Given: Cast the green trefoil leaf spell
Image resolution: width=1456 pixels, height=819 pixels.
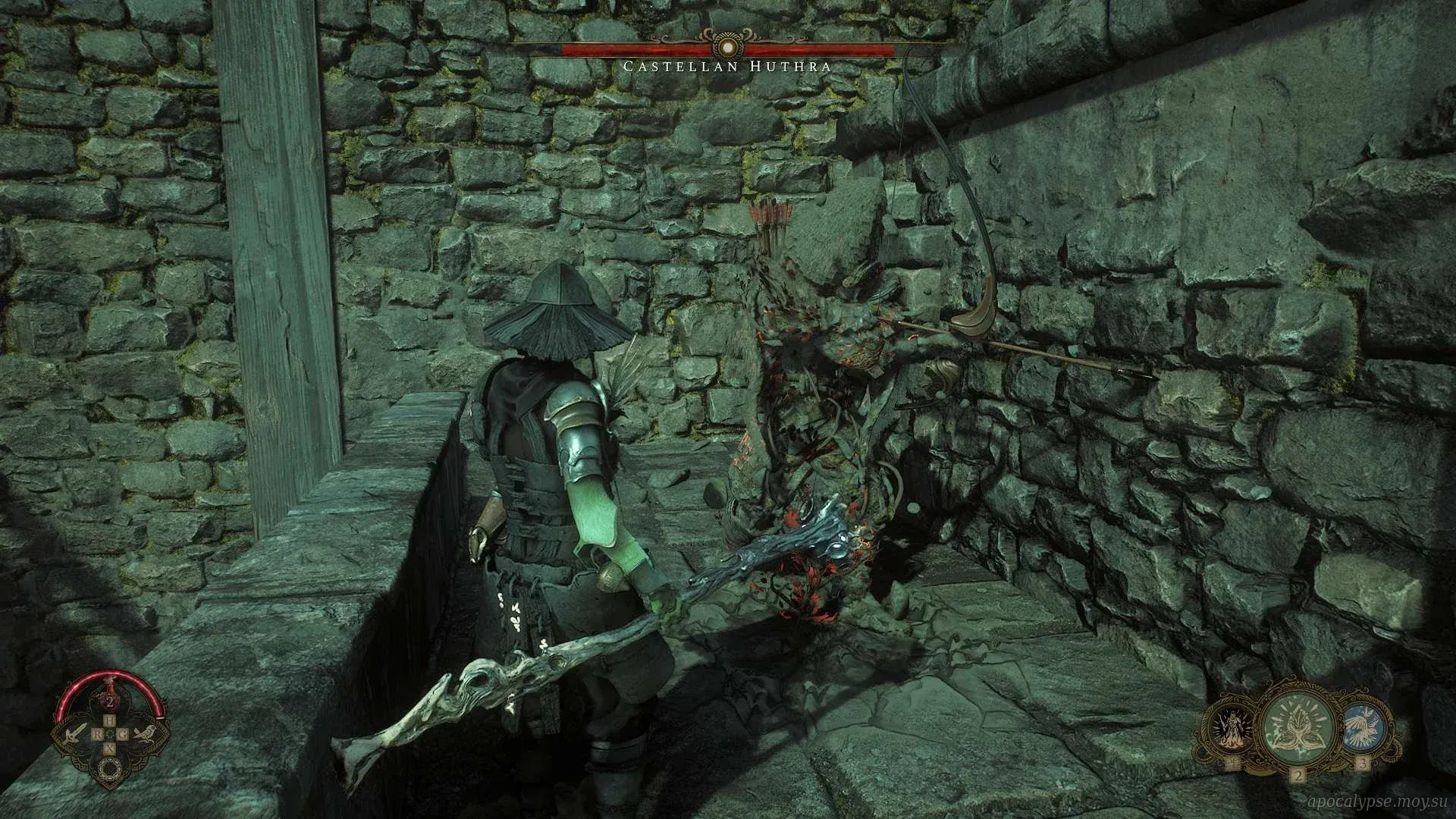Looking at the screenshot, I should pyautogui.click(x=1298, y=727).
